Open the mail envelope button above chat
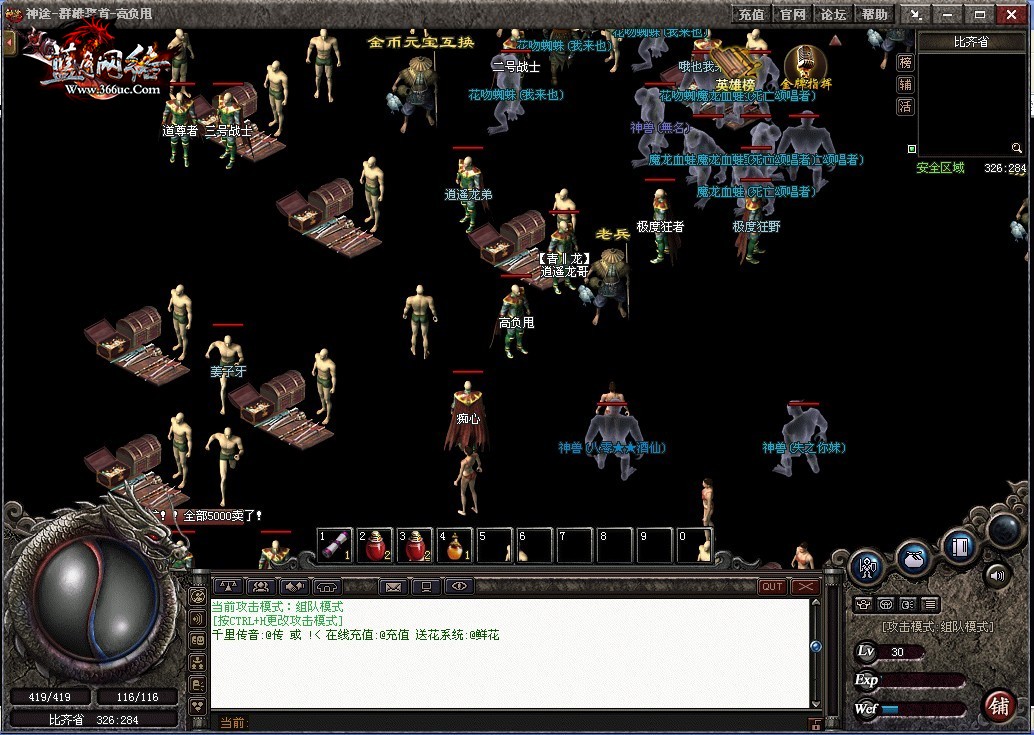1034x735 pixels. (x=393, y=587)
